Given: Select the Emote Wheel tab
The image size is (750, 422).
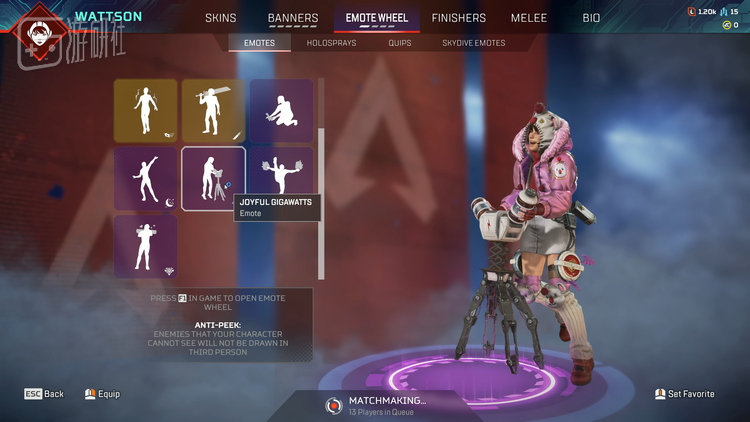Looking at the screenshot, I should 376,18.
